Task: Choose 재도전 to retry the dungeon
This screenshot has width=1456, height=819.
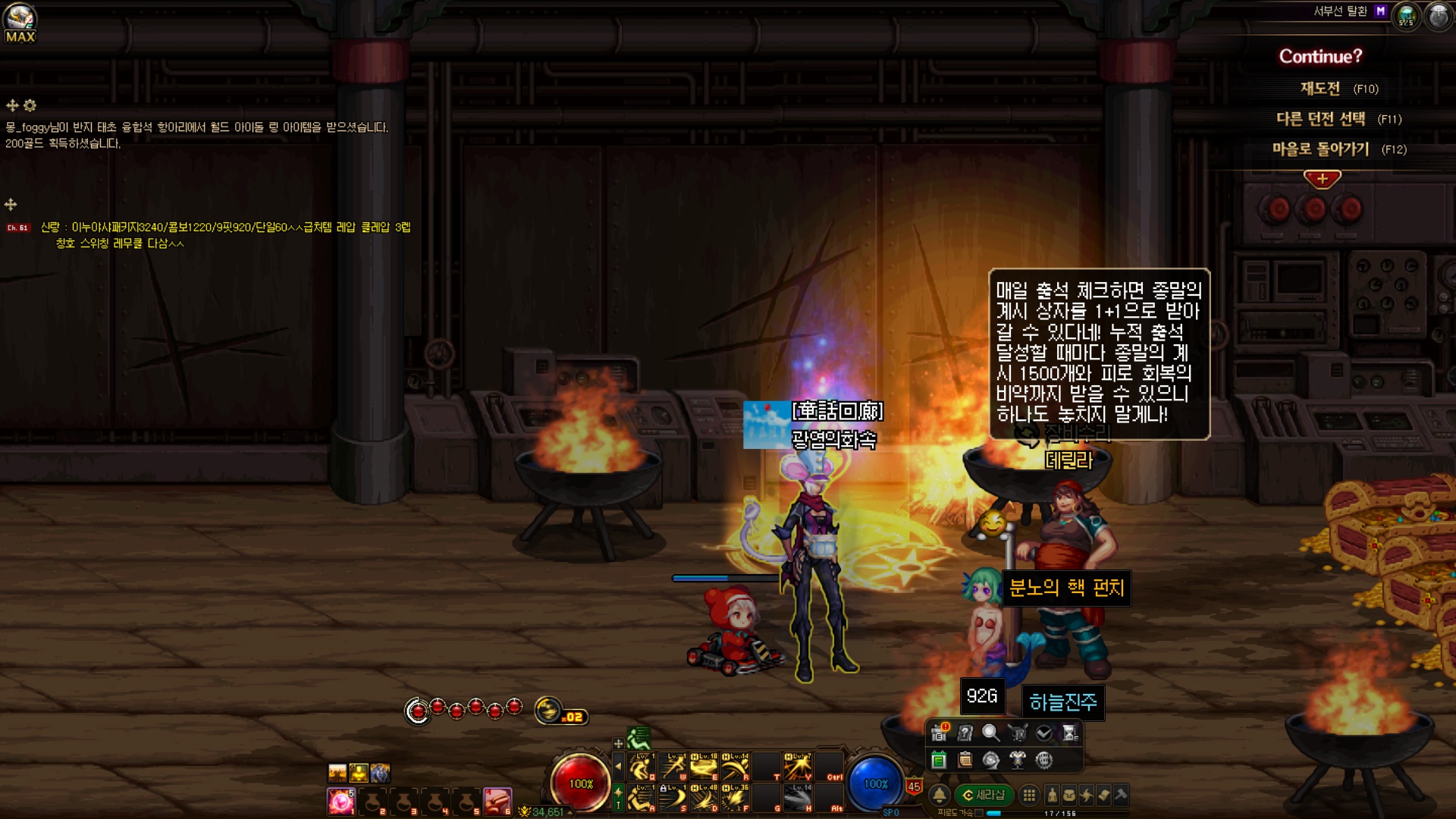Action: pyautogui.click(x=1320, y=89)
